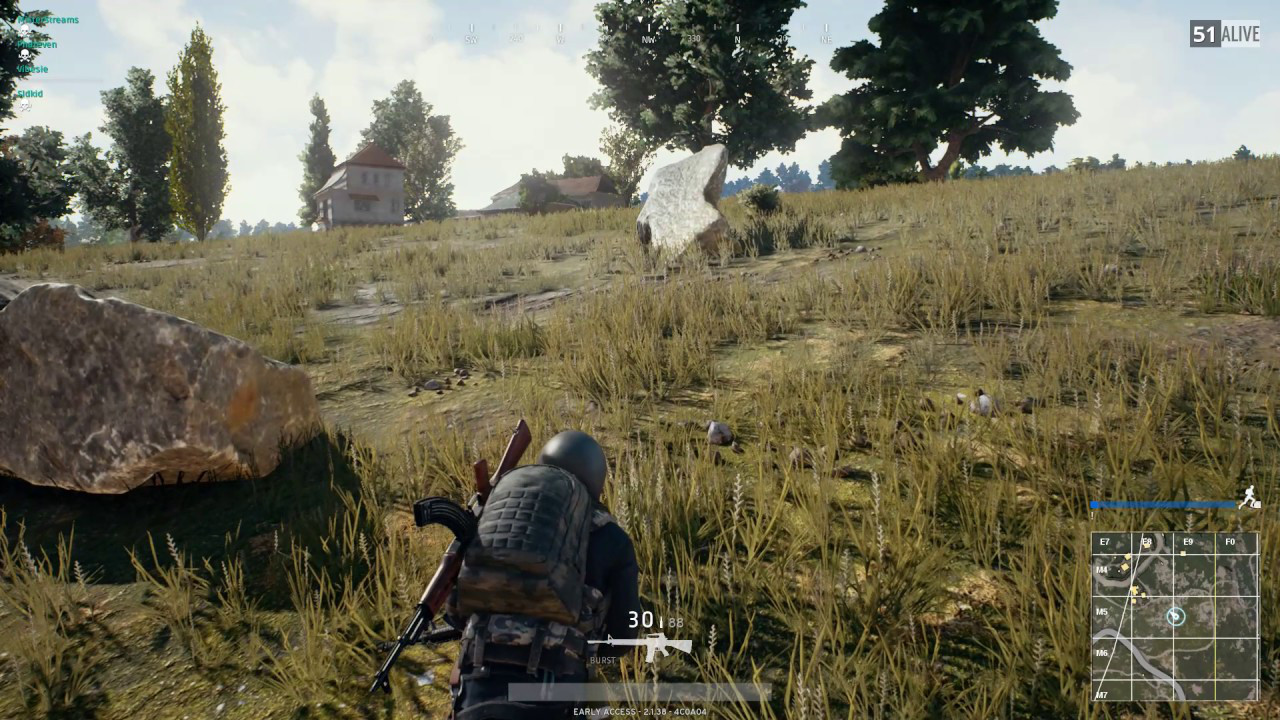Click the building marker near E9 on minimap
Screen dimensions: 1280x720
[1182, 554]
